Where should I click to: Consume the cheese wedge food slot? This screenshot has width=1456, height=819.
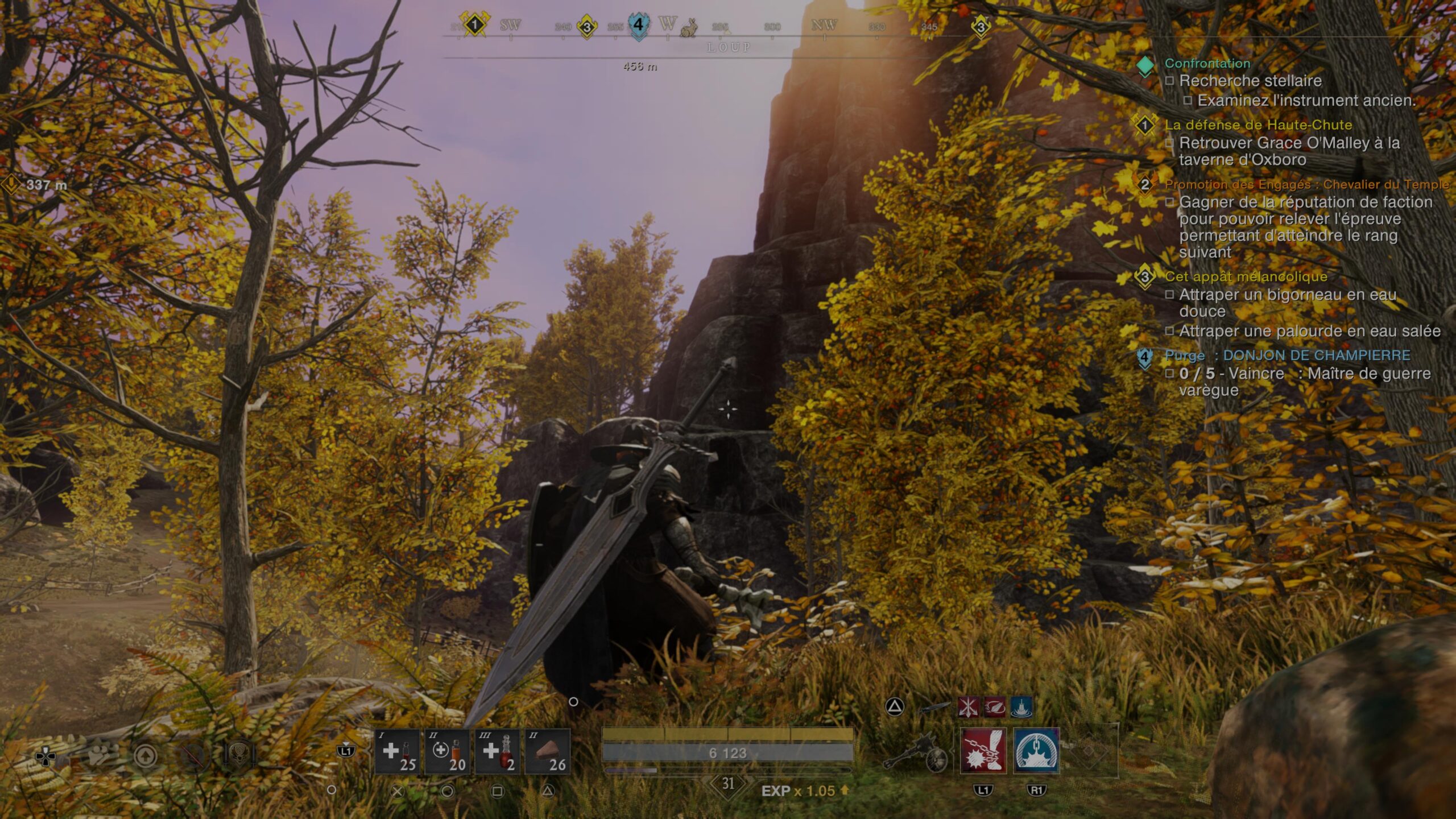547,751
